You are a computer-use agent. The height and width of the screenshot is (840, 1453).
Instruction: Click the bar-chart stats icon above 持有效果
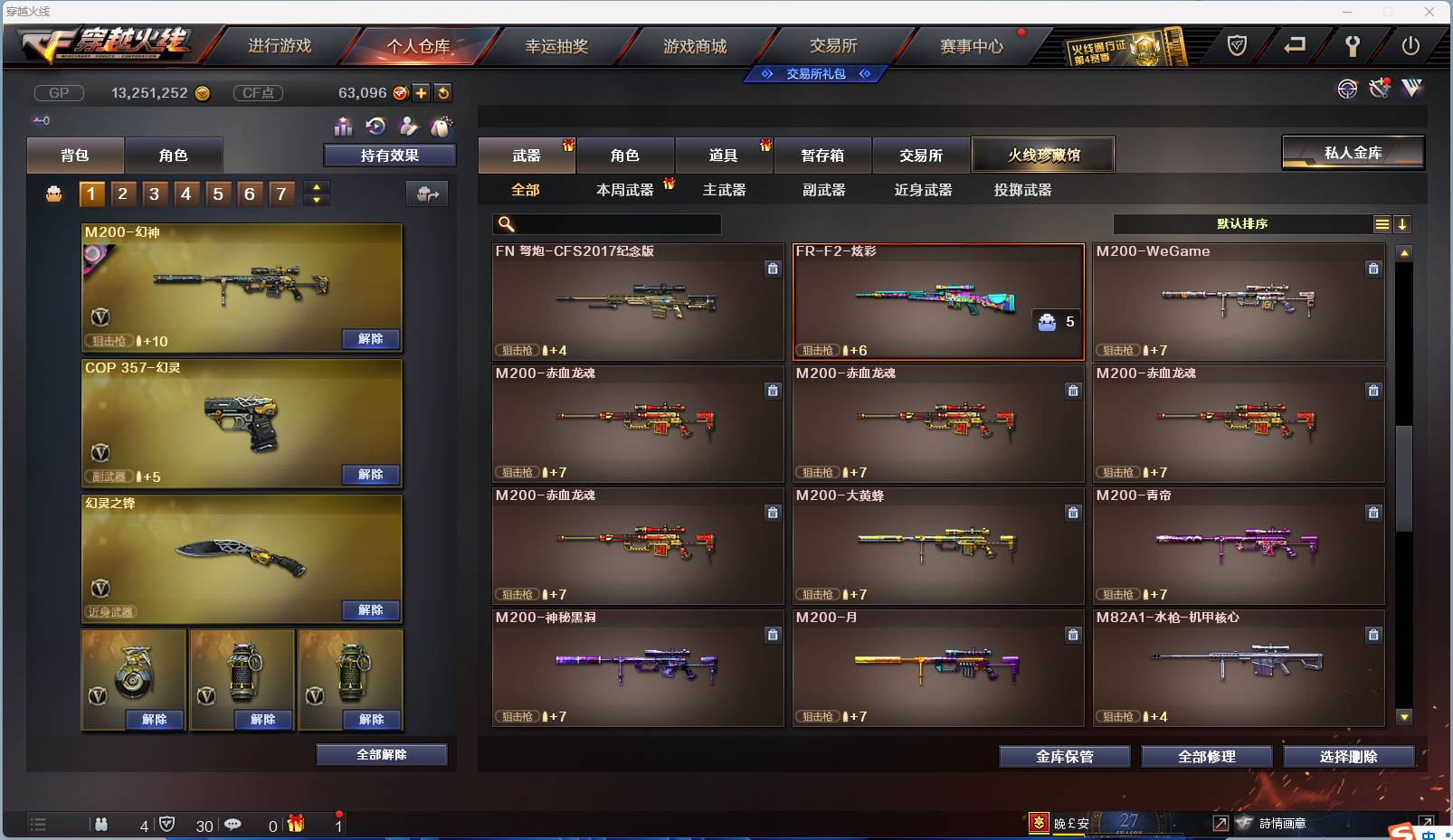[344, 127]
